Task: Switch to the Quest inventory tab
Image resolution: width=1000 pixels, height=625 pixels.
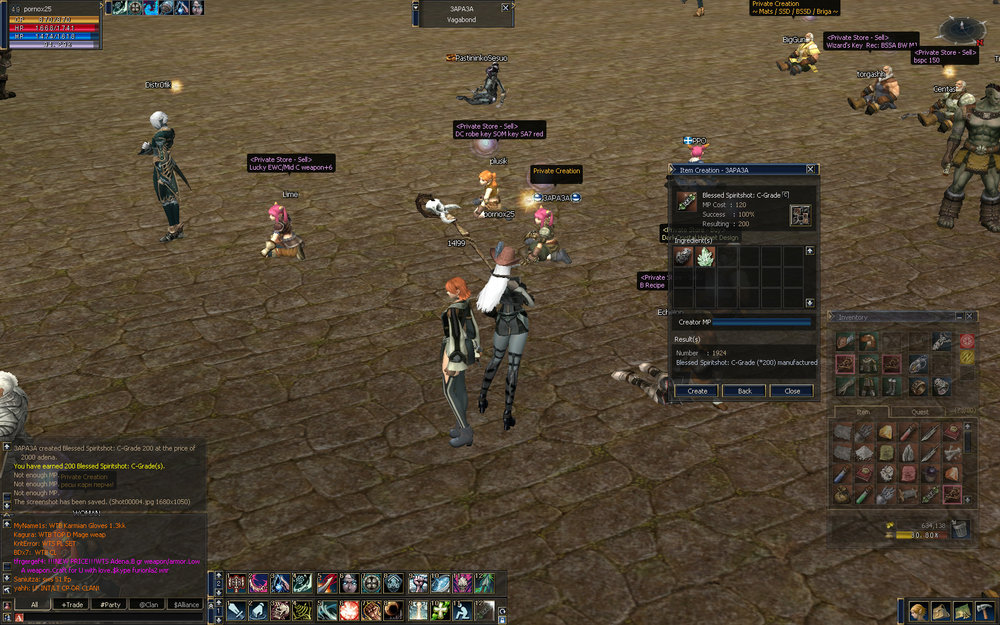Action: [x=920, y=411]
